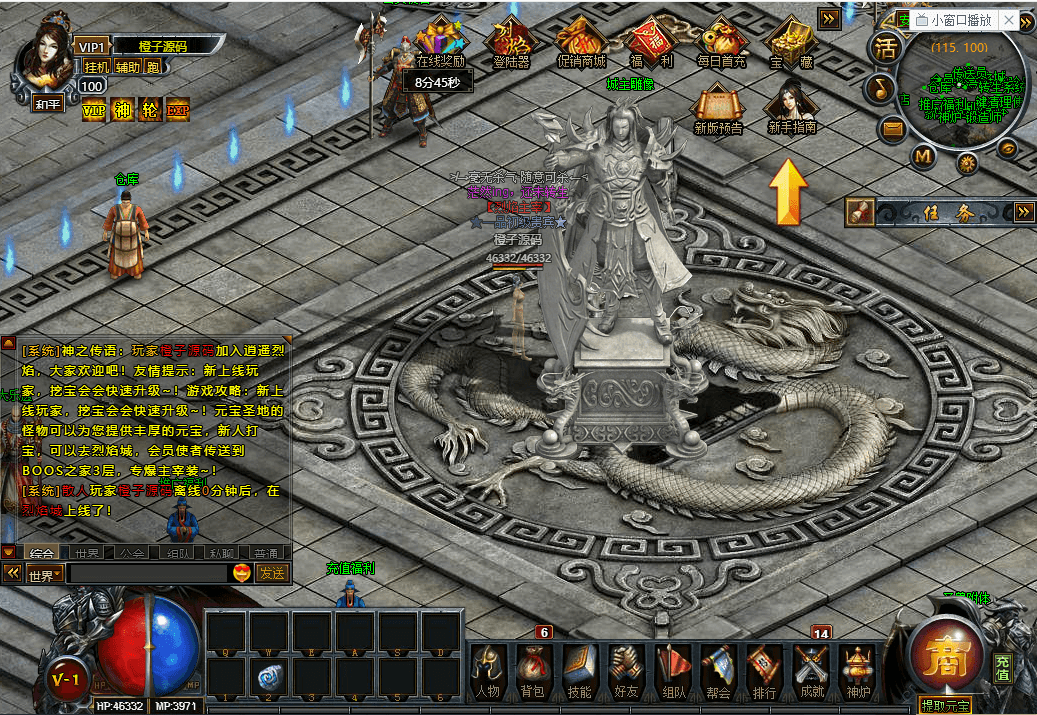Open the 世界 chat channel dropdown
Screen dimensions: 1037x715
click(45, 574)
